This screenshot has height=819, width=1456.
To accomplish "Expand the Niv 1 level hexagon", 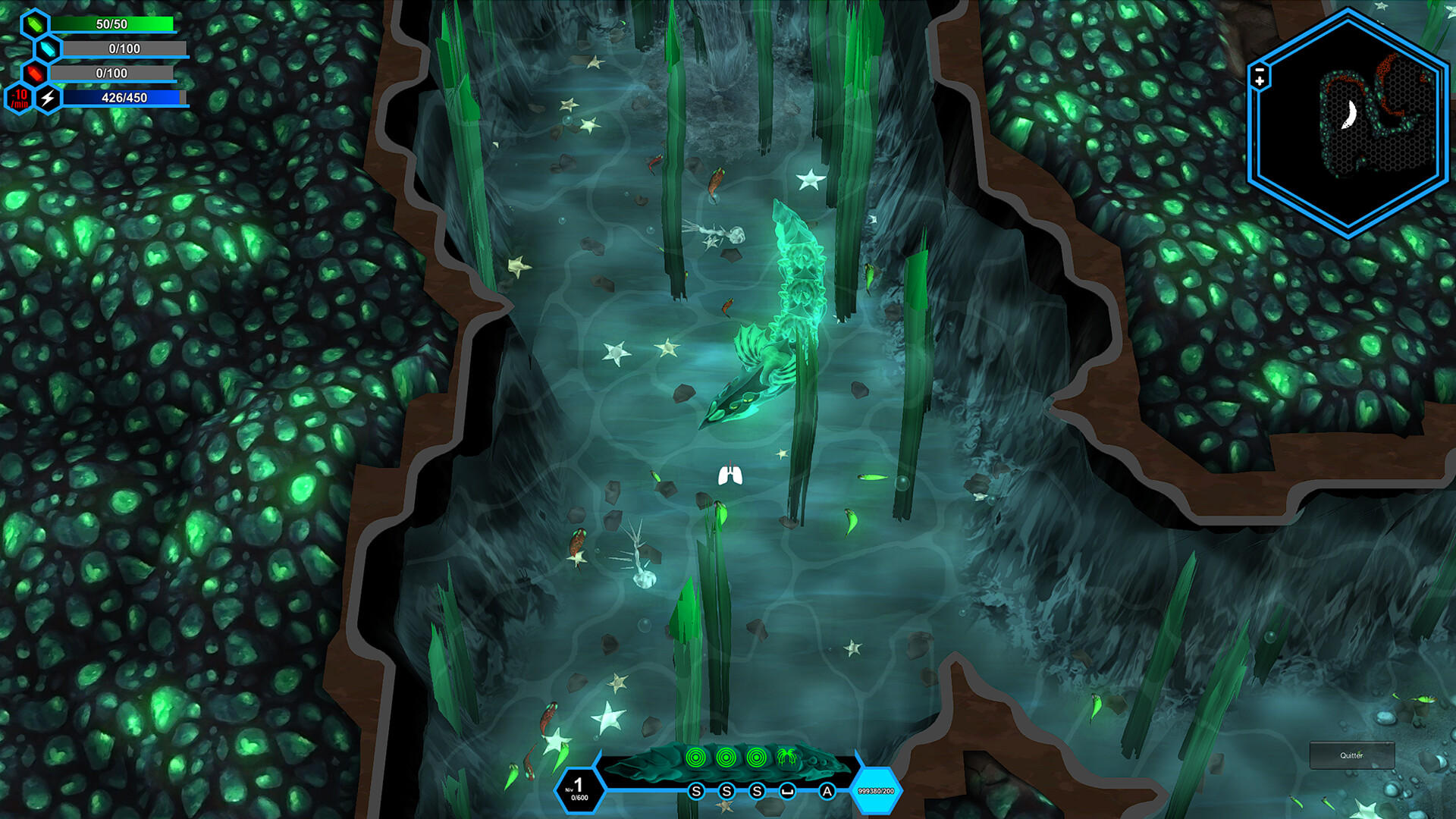I will click(x=579, y=789).
